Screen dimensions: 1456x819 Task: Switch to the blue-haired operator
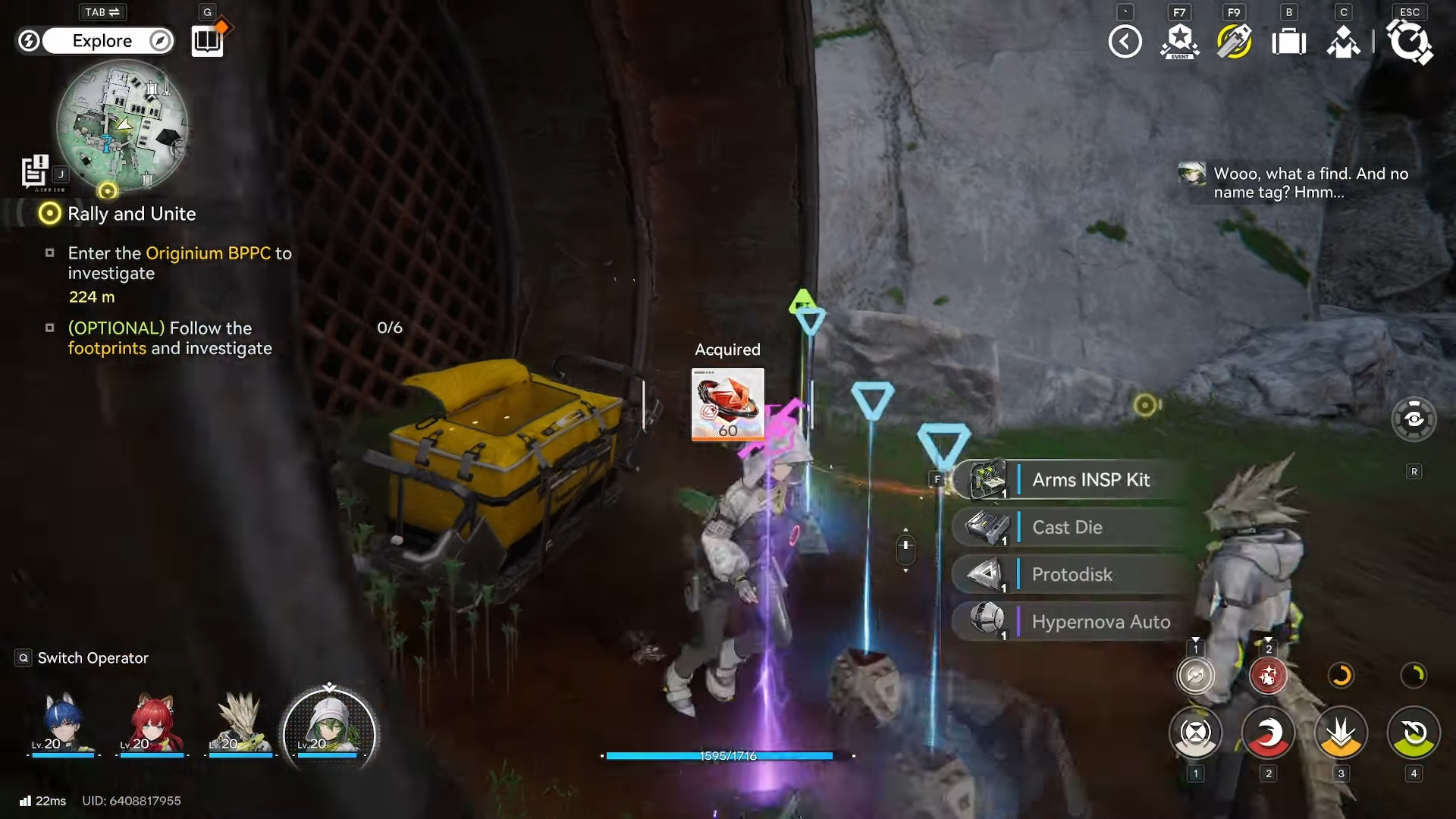click(x=63, y=725)
